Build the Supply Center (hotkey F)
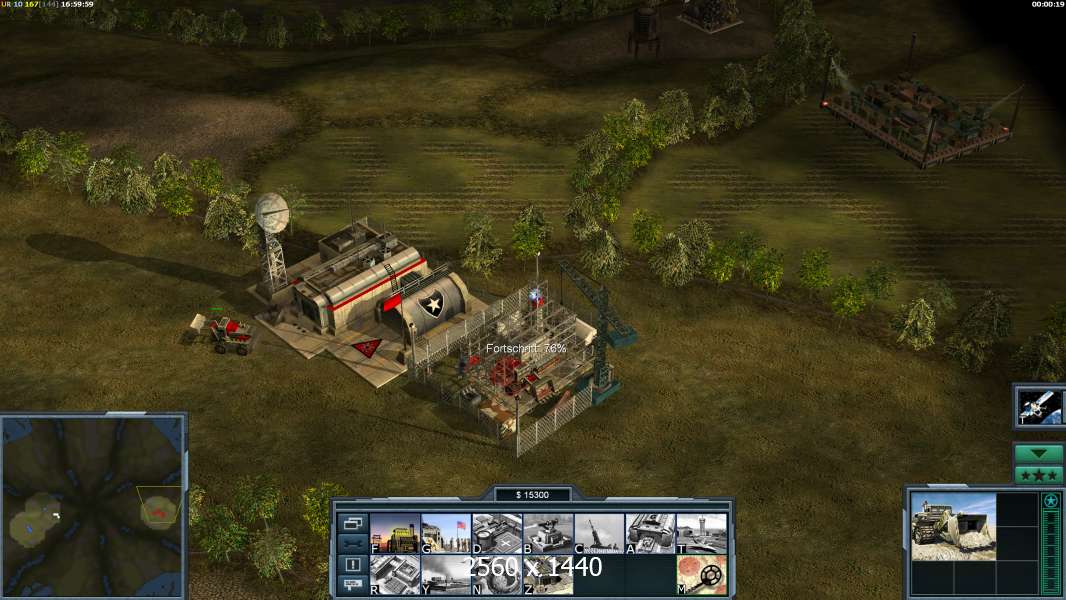 point(395,533)
